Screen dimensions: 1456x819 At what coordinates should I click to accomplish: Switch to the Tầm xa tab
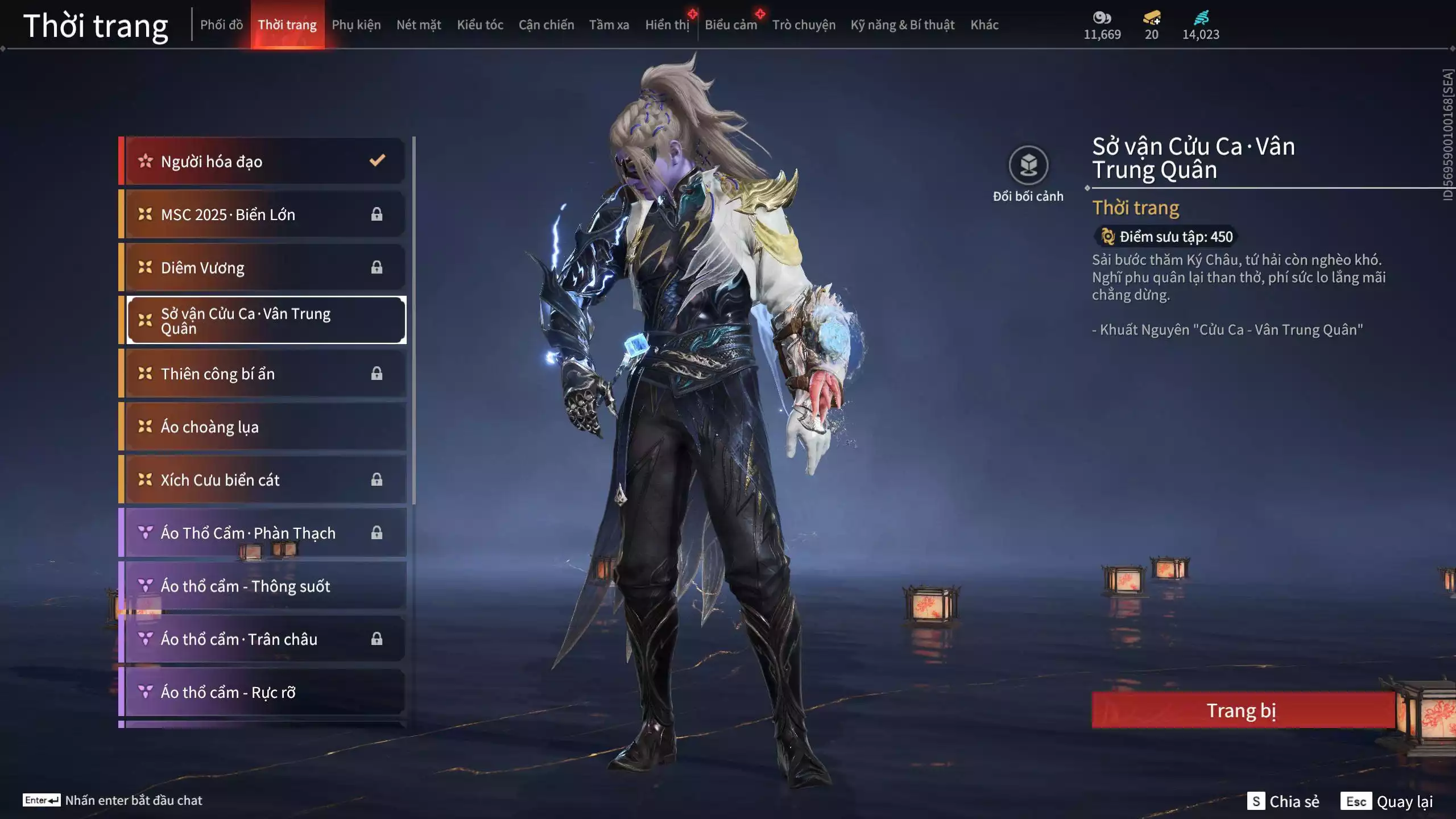click(609, 25)
